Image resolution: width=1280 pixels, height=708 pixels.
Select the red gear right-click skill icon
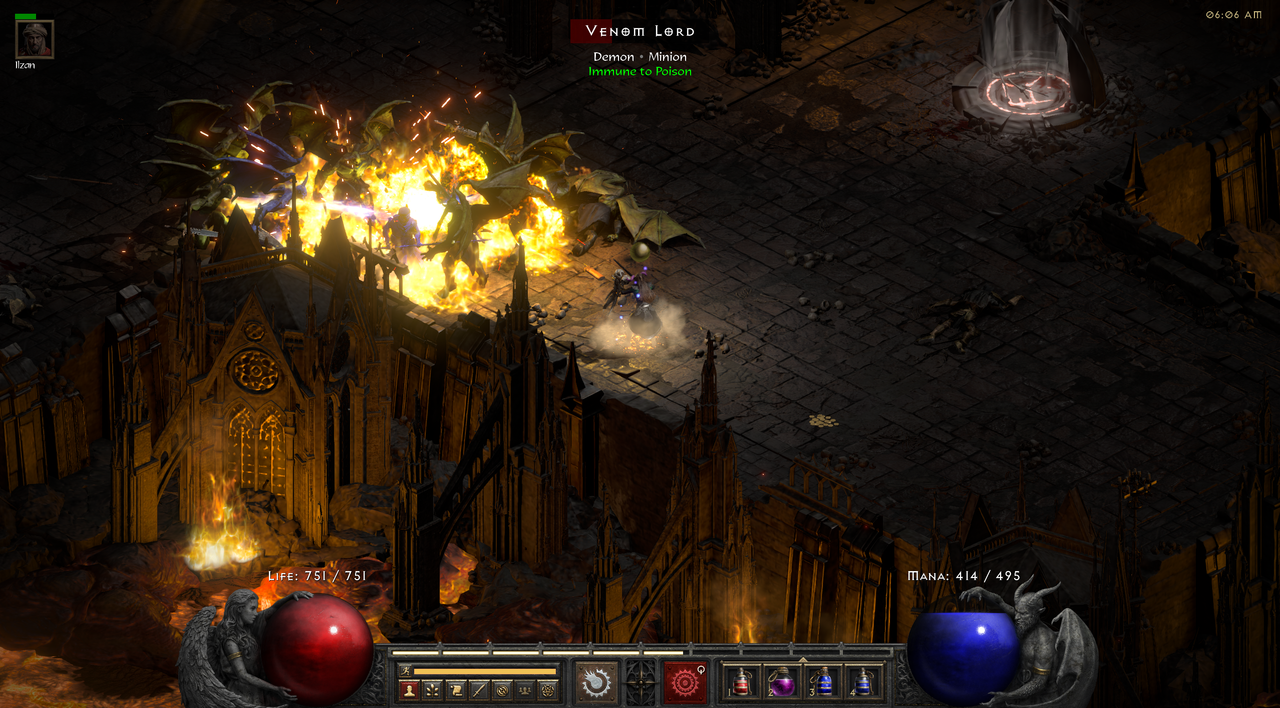pos(685,682)
